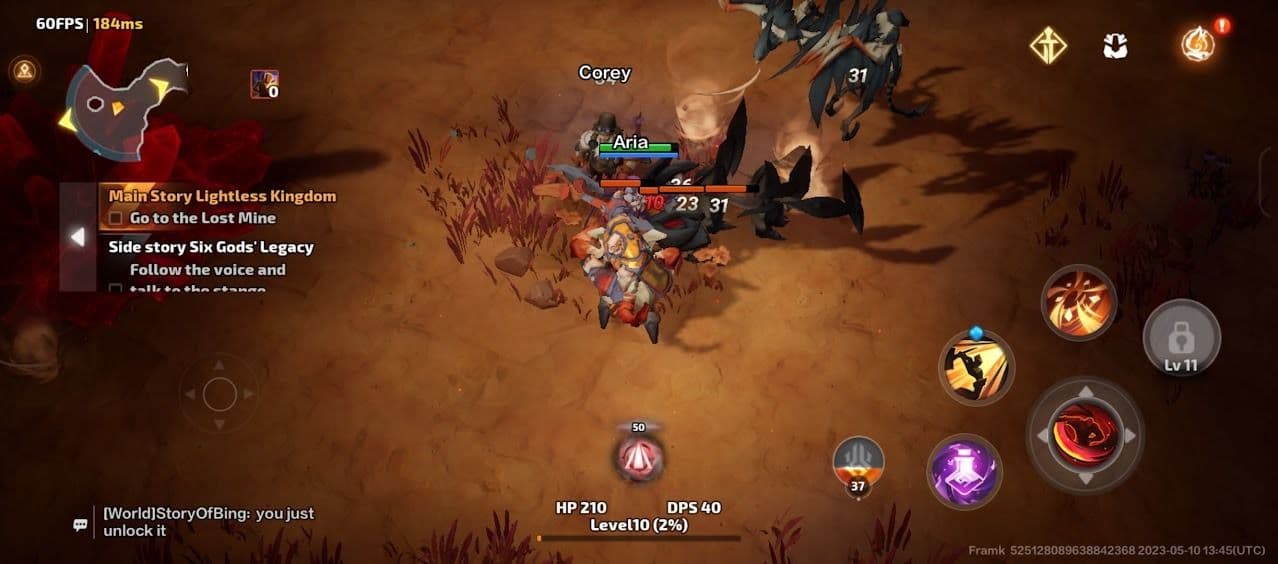Collapse the quest tracker with the left arrow

(x=77, y=237)
